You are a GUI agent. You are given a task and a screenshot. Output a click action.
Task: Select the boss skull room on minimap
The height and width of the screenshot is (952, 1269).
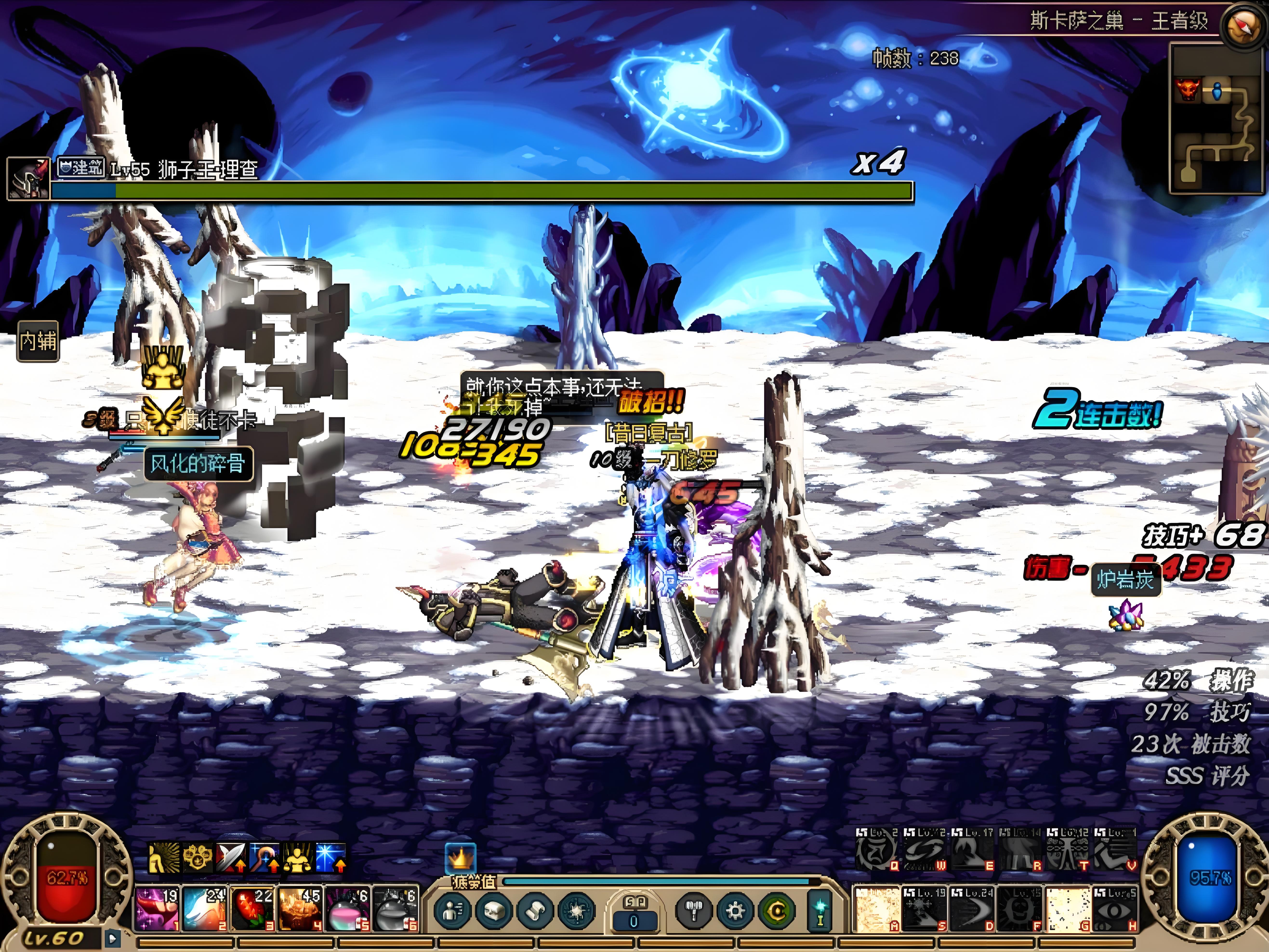pos(1185,91)
